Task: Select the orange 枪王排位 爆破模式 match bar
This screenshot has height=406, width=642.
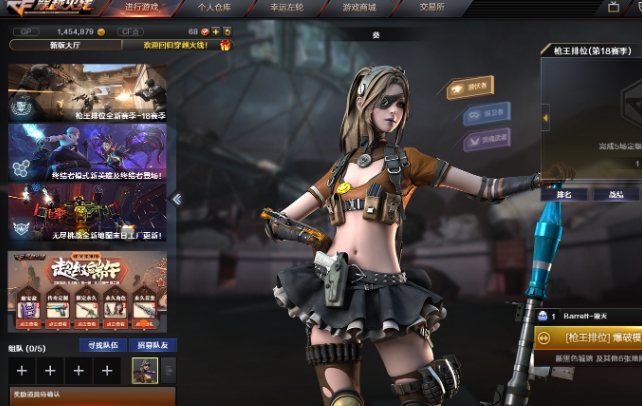Action: click(x=590, y=339)
